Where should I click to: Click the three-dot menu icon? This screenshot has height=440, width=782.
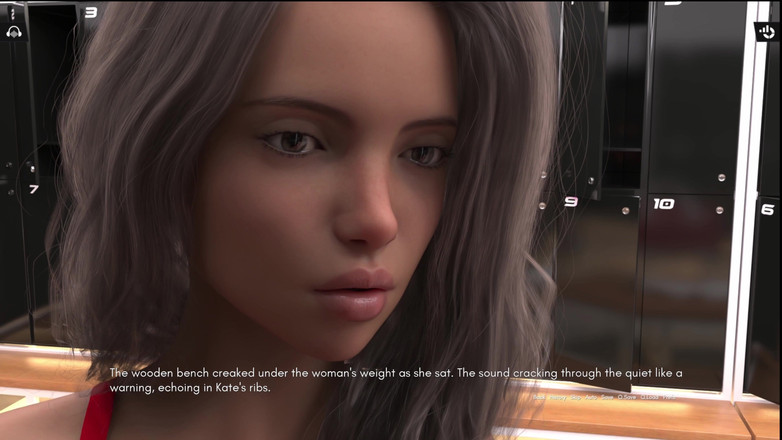13,14
